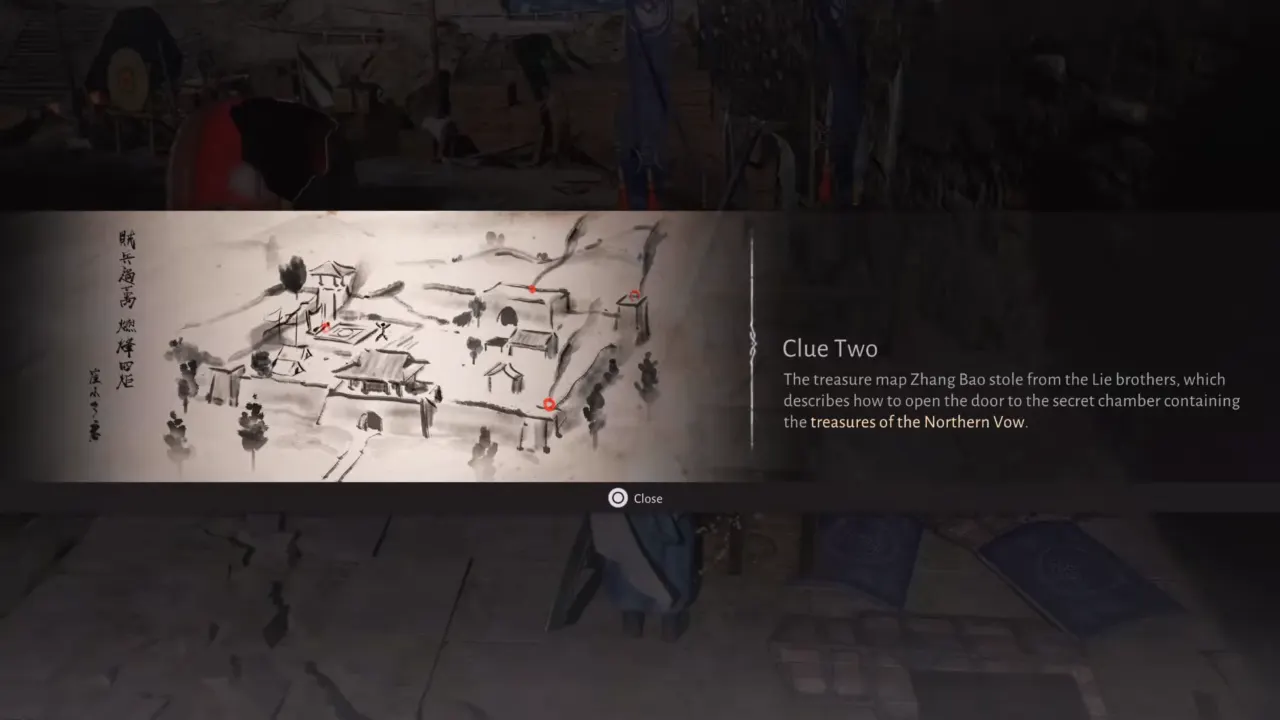Select the Clue Two heading
This screenshot has width=1280, height=720.
[x=830, y=348]
